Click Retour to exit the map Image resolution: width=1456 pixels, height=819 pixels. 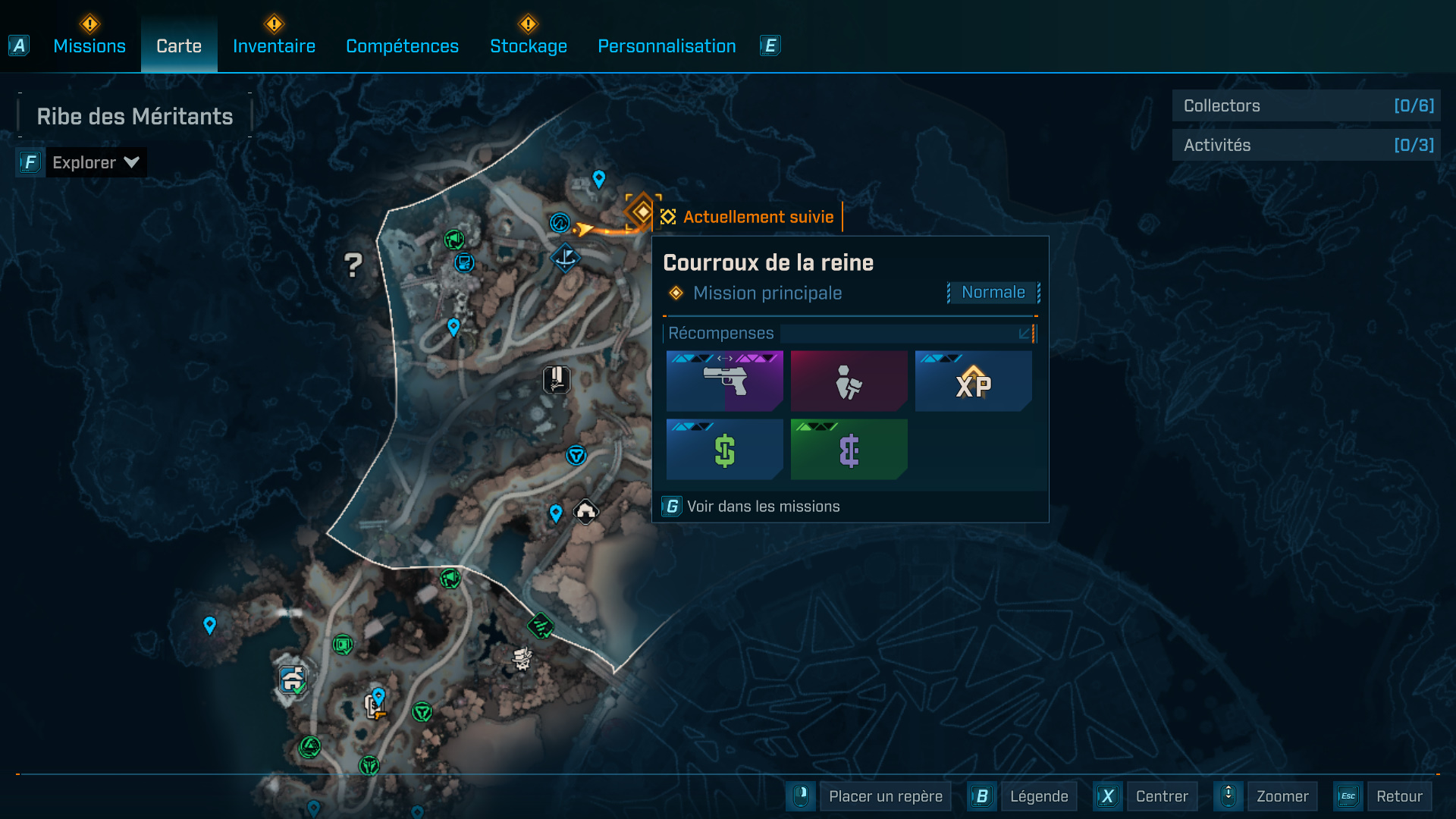coord(1398,796)
